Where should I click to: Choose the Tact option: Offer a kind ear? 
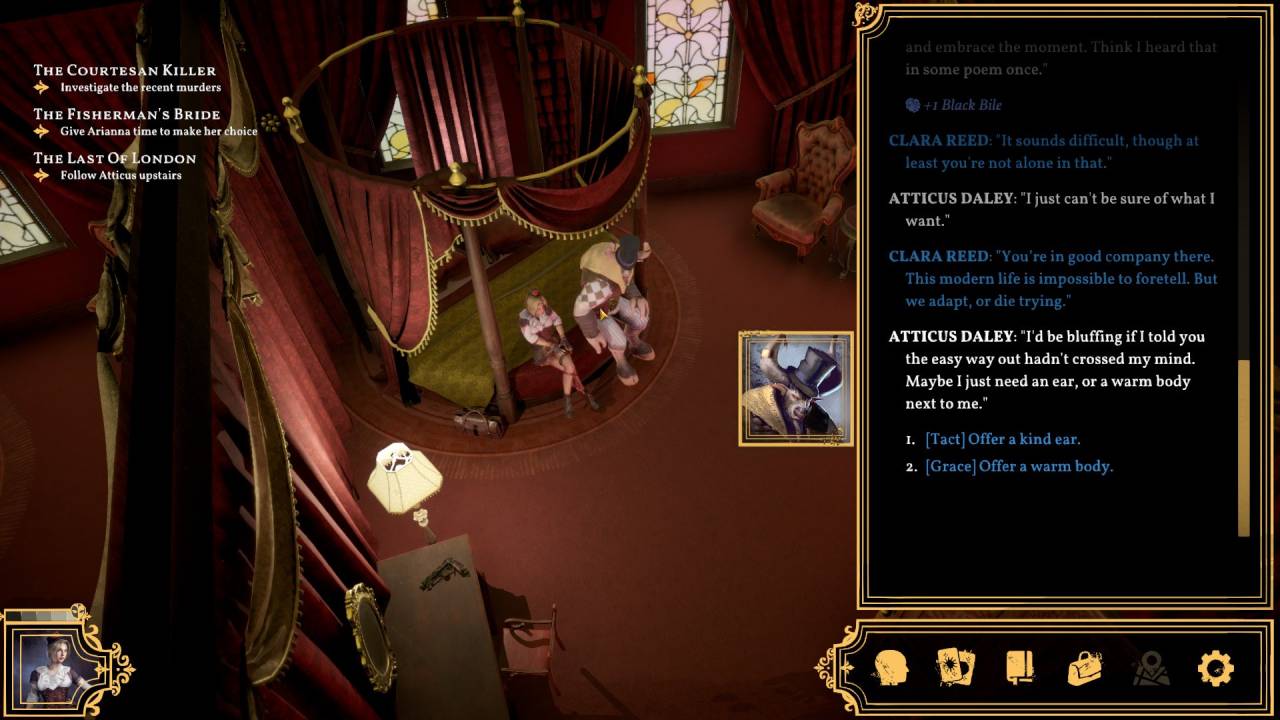click(1002, 439)
